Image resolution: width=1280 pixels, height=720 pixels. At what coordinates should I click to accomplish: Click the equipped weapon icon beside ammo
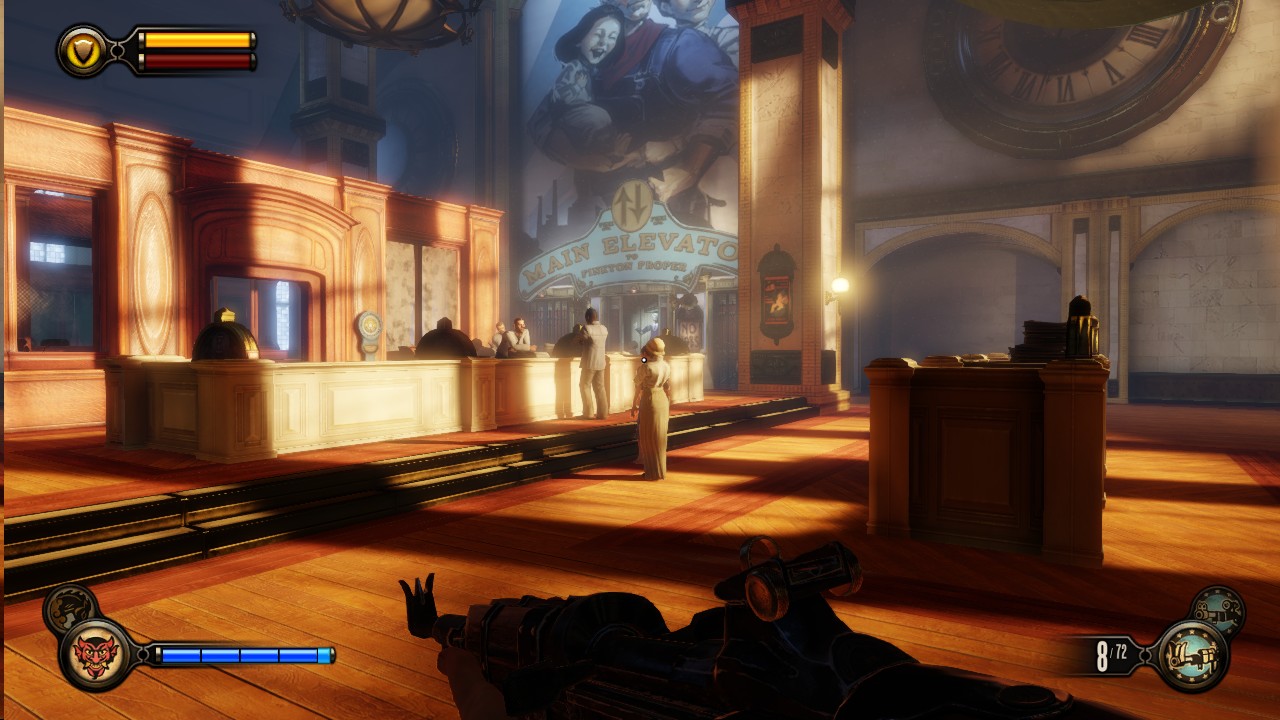(x=1192, y=656)
